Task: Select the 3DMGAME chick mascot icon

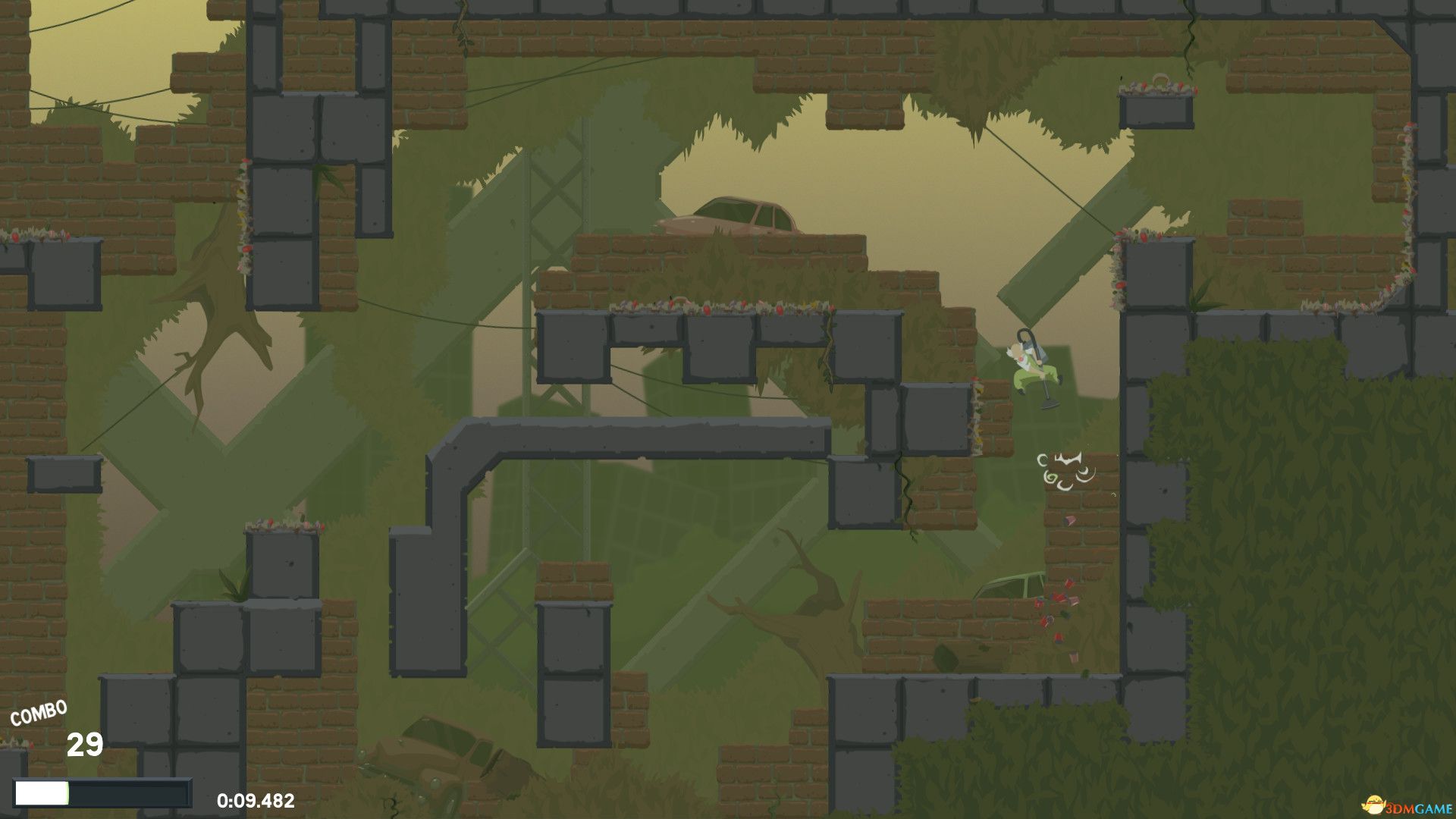Action: point(1374,805)
